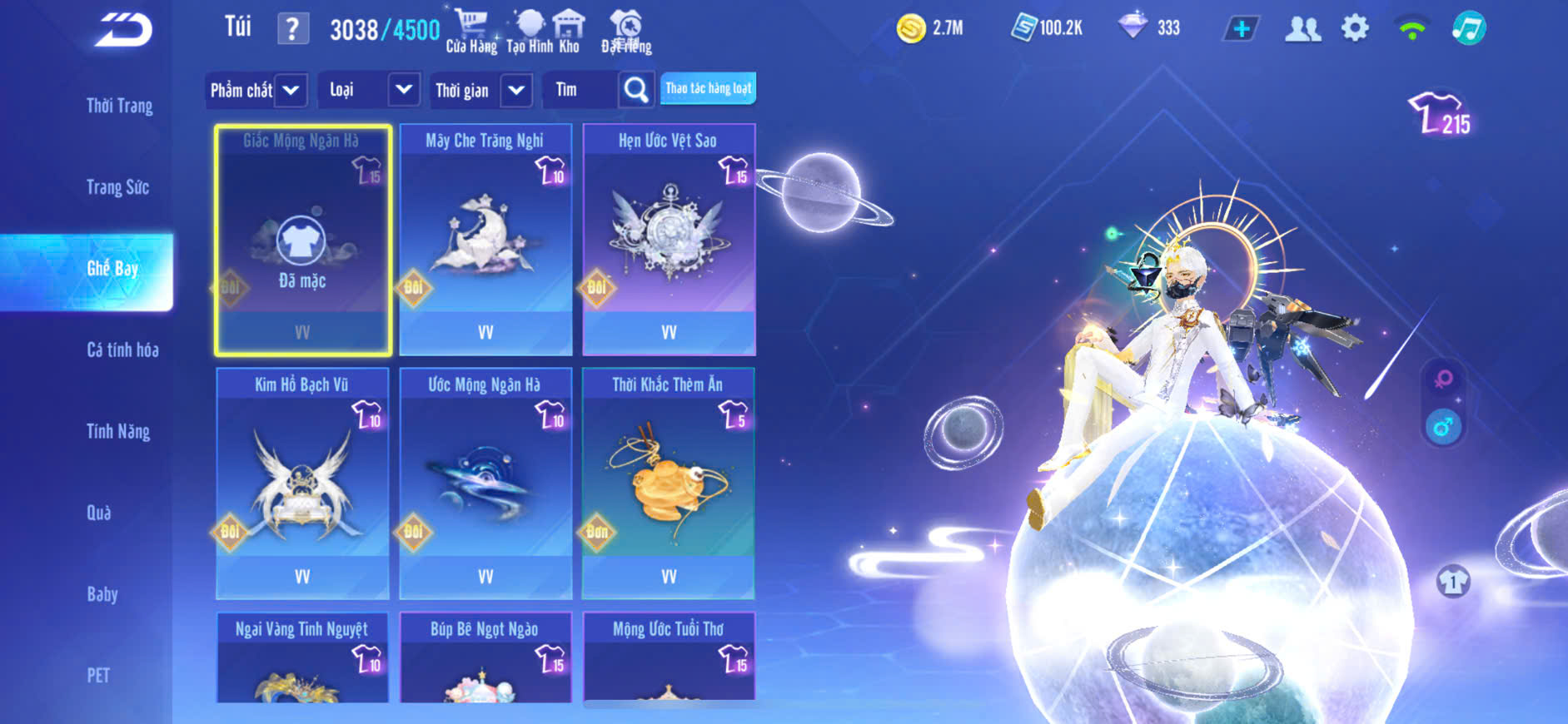Go back using the top-left arrow
1568x724 pixels.
pos(123,30)
